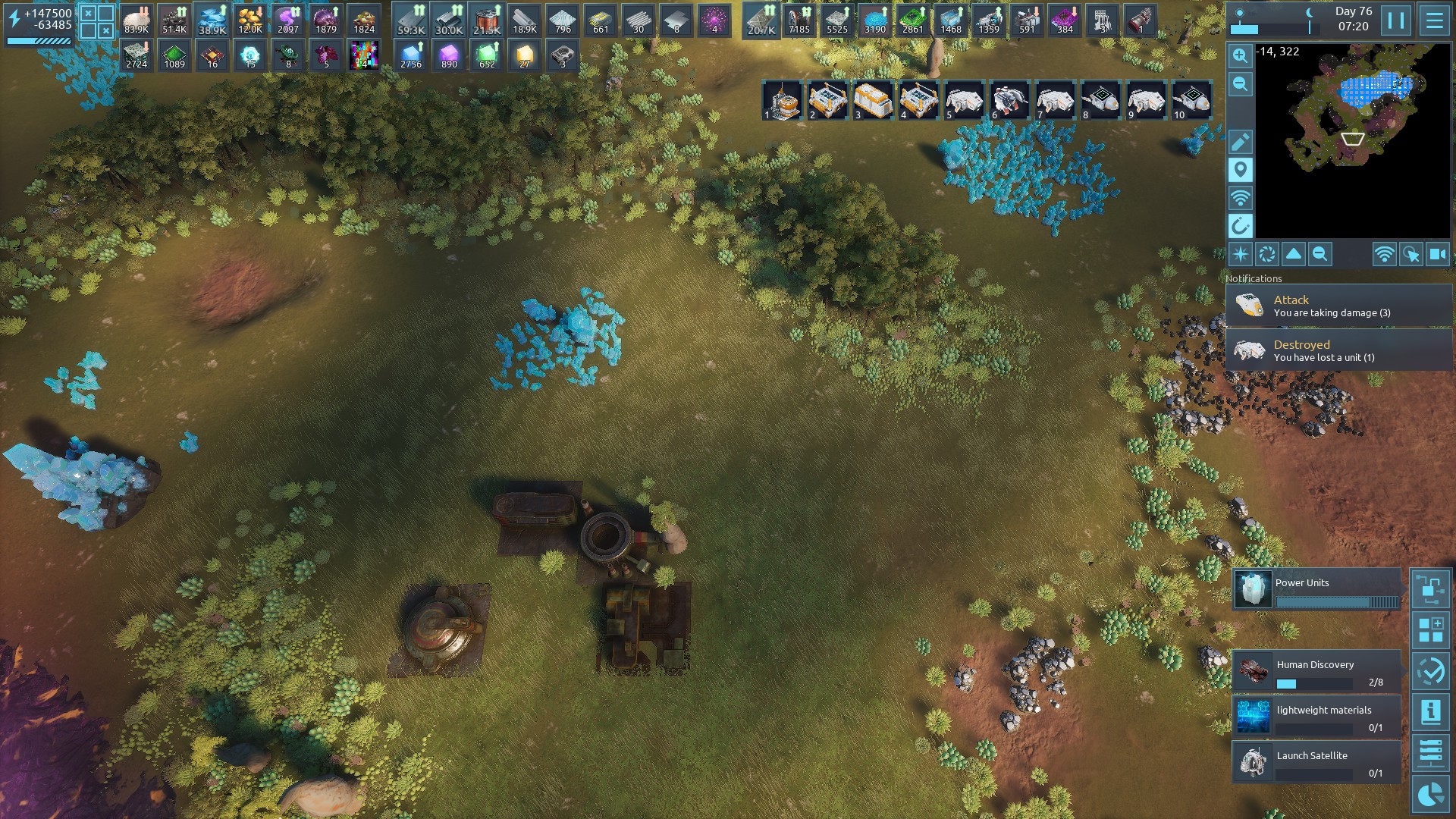
Task: Open the Attack damage notification
Action: (x=1338, y=306)
